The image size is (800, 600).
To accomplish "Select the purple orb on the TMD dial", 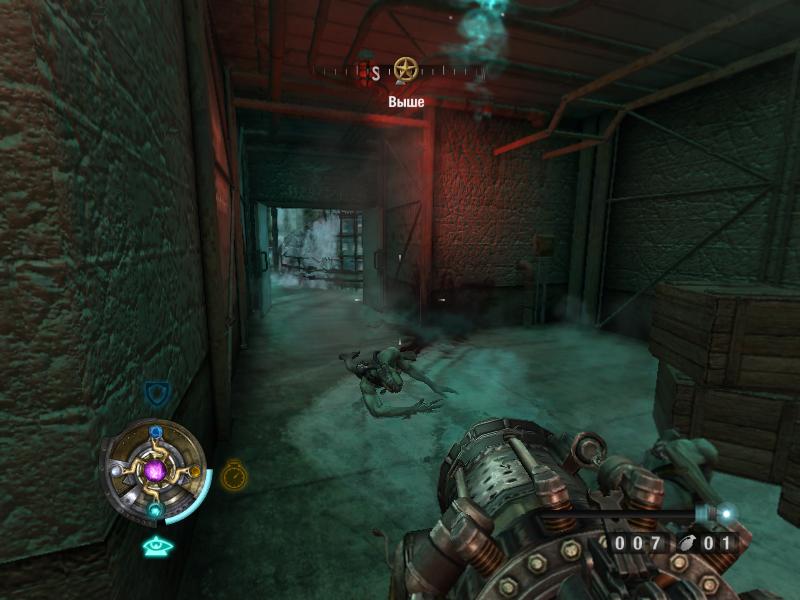I will click(x=155, y=469).
